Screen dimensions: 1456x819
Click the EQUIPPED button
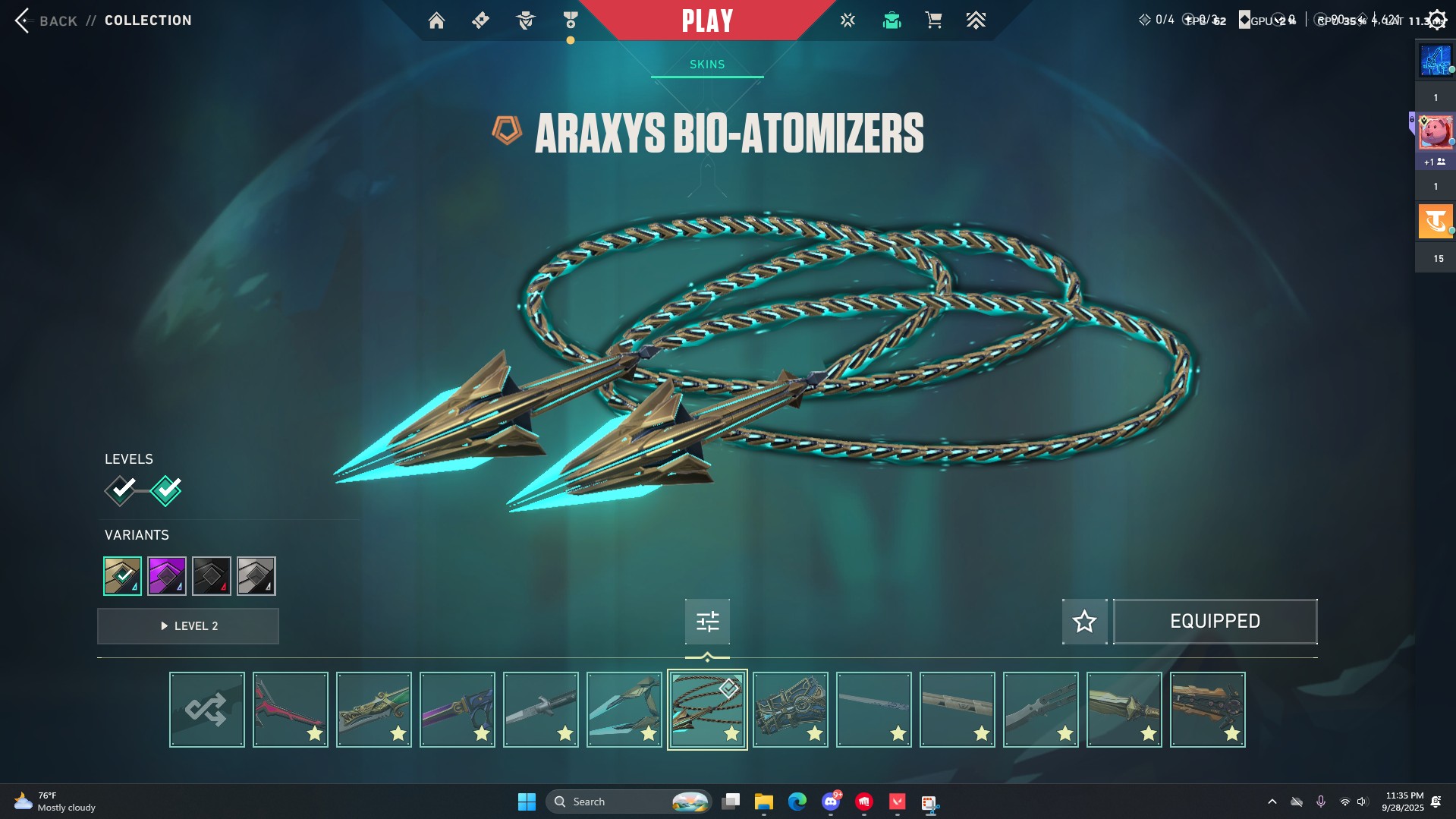click(1215, 622)
